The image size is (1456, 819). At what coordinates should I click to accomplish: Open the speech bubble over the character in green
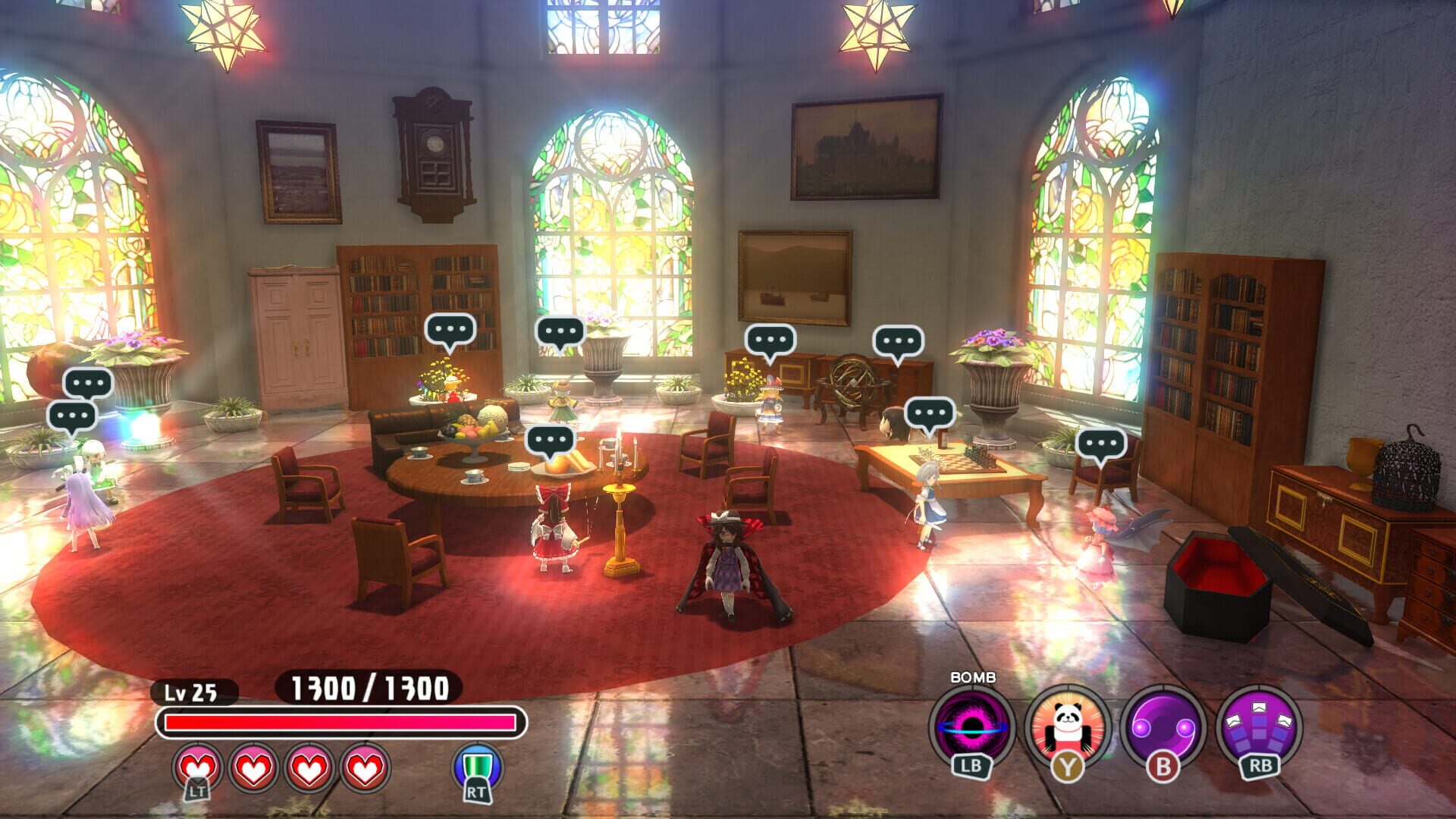point(561,332)
